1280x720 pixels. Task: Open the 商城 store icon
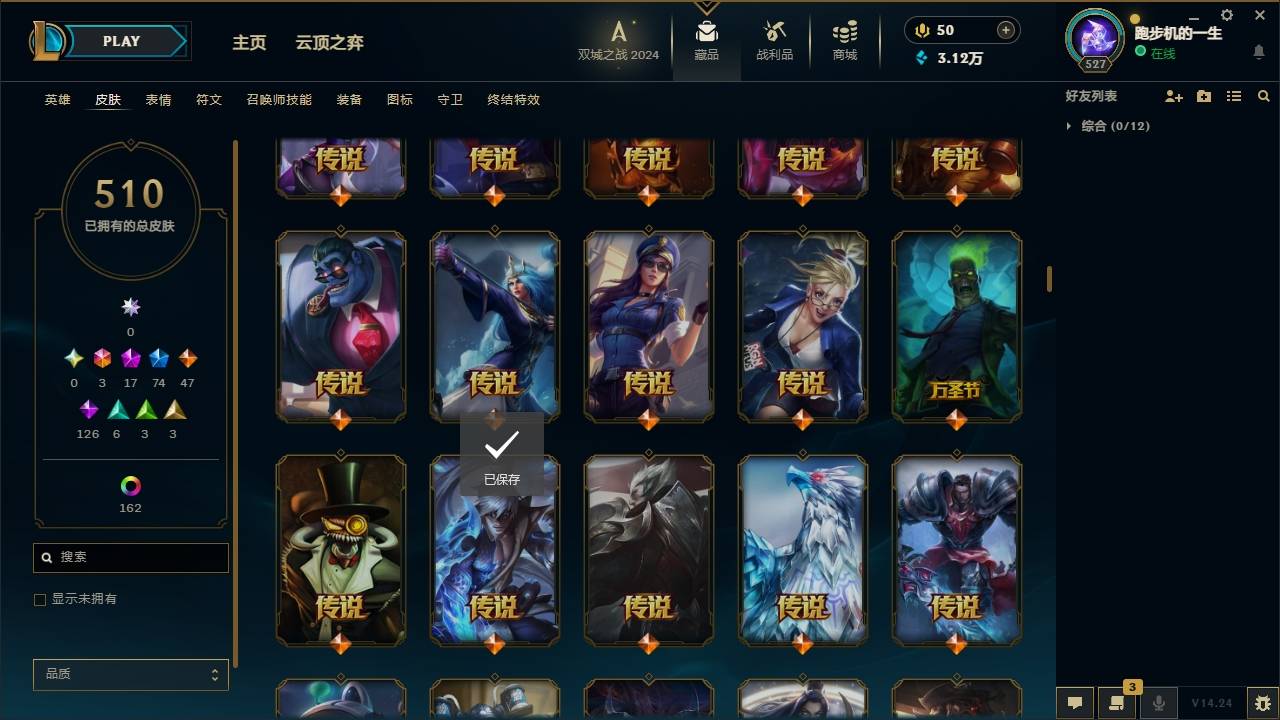coord(843,35)
